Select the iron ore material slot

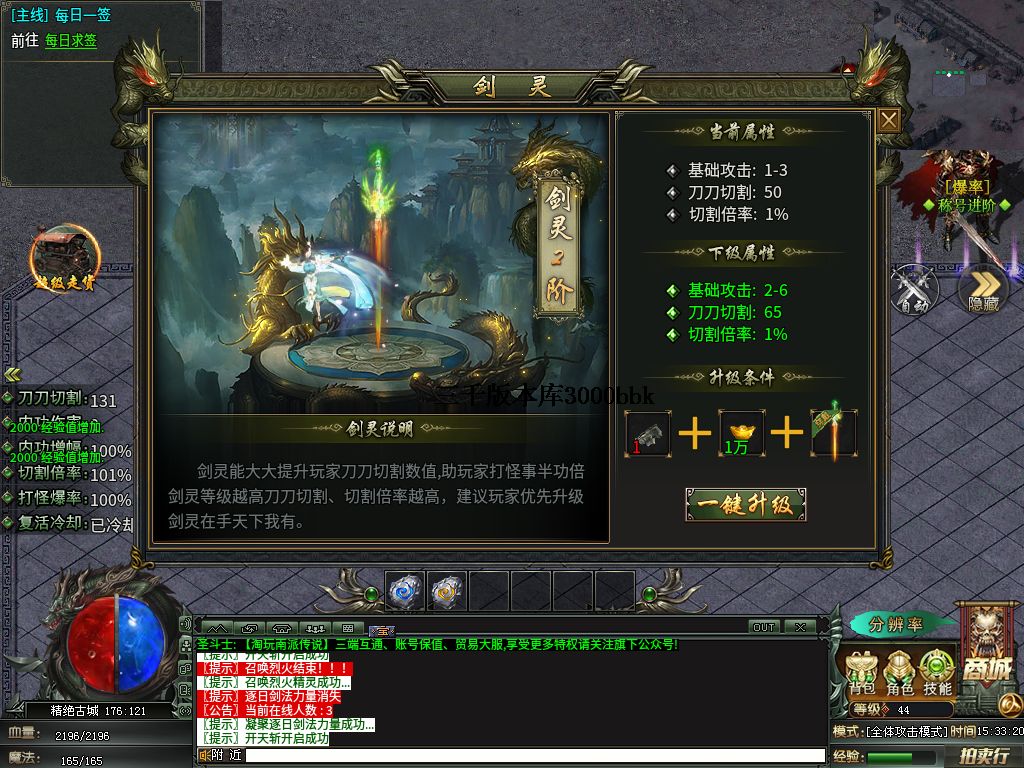647,434
